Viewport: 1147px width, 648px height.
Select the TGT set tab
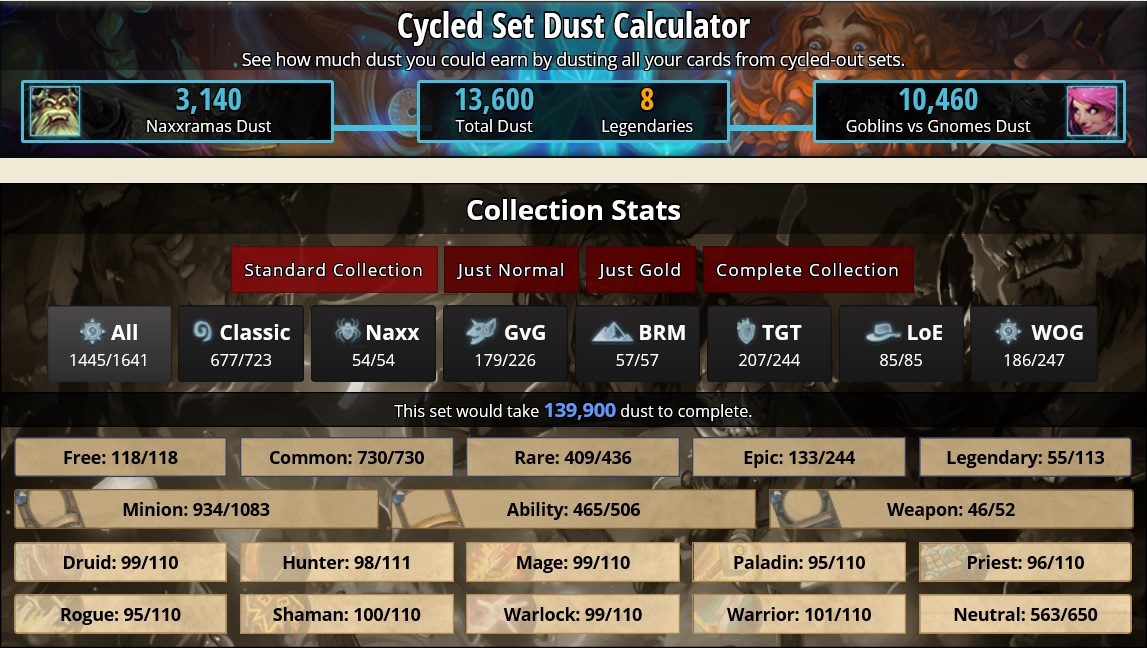click(770, 344)
